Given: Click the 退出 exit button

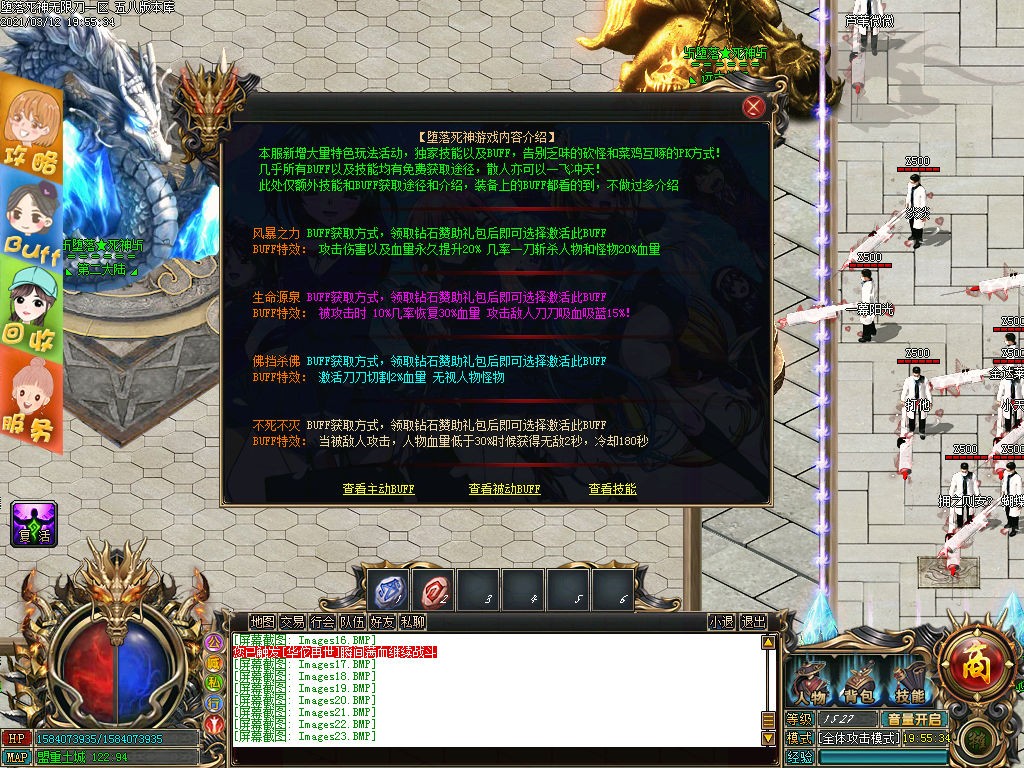Looking at the screenshot, I should [x=753, y=622].
